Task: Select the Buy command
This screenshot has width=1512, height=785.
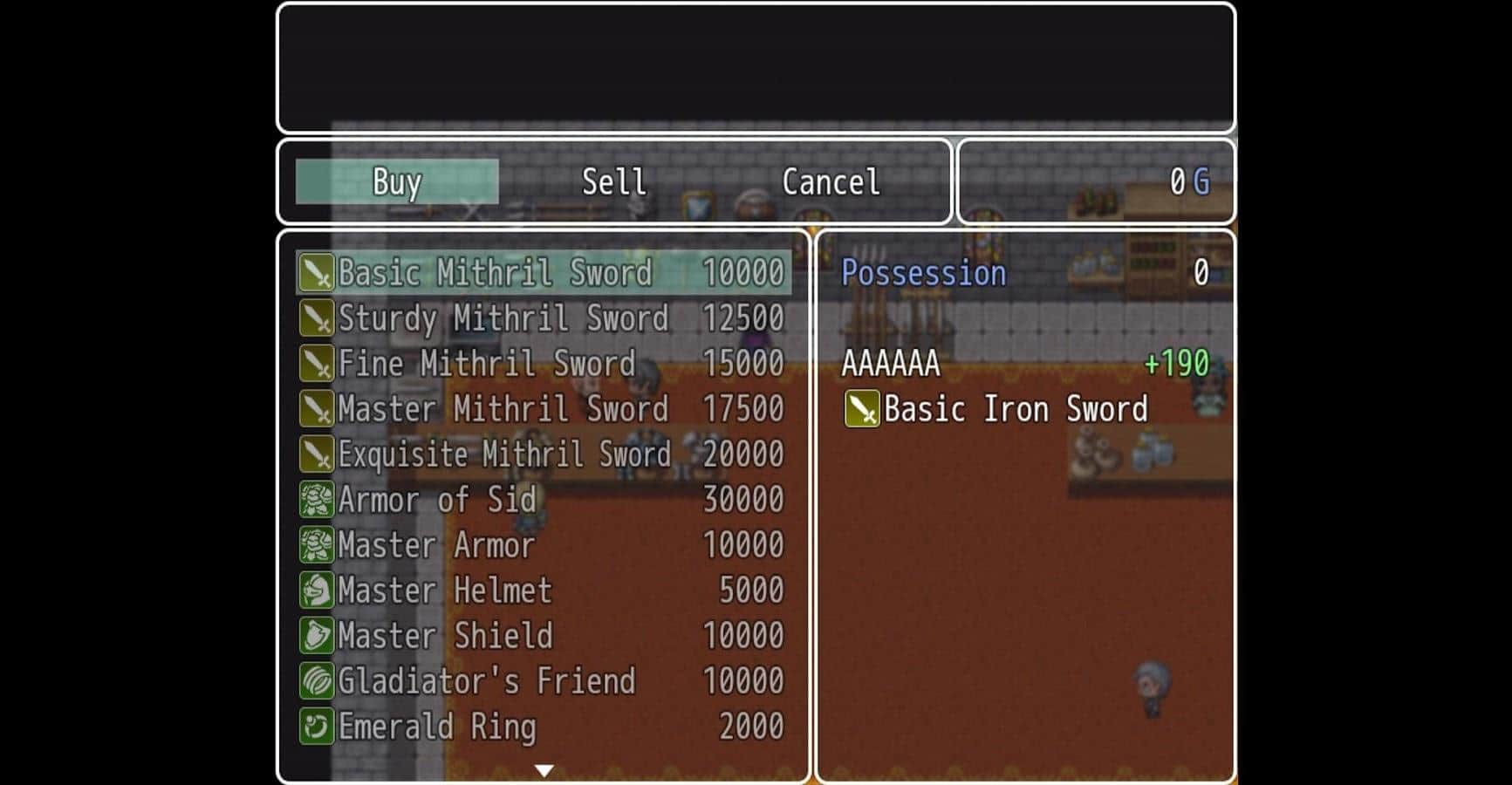Action: pyautogui.click(x=397, y=182)
